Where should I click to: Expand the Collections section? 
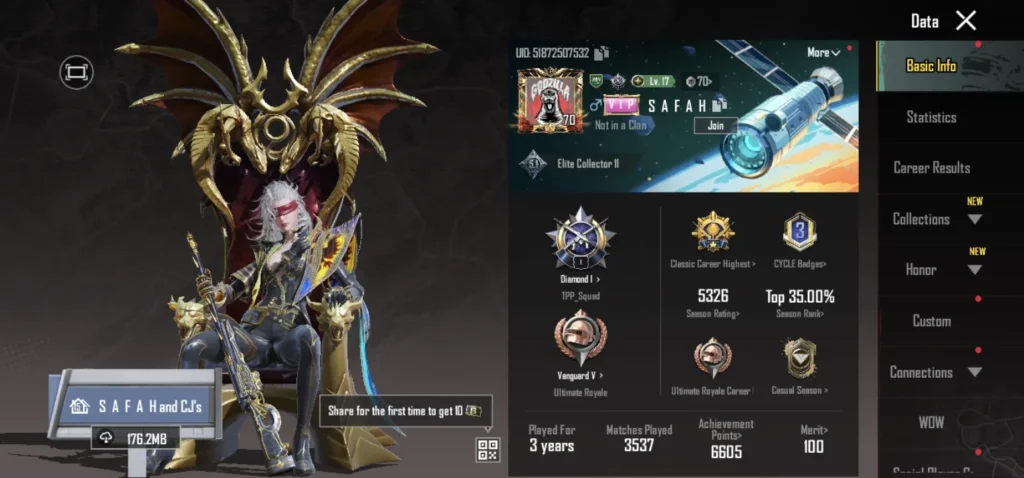pos(932,219)
